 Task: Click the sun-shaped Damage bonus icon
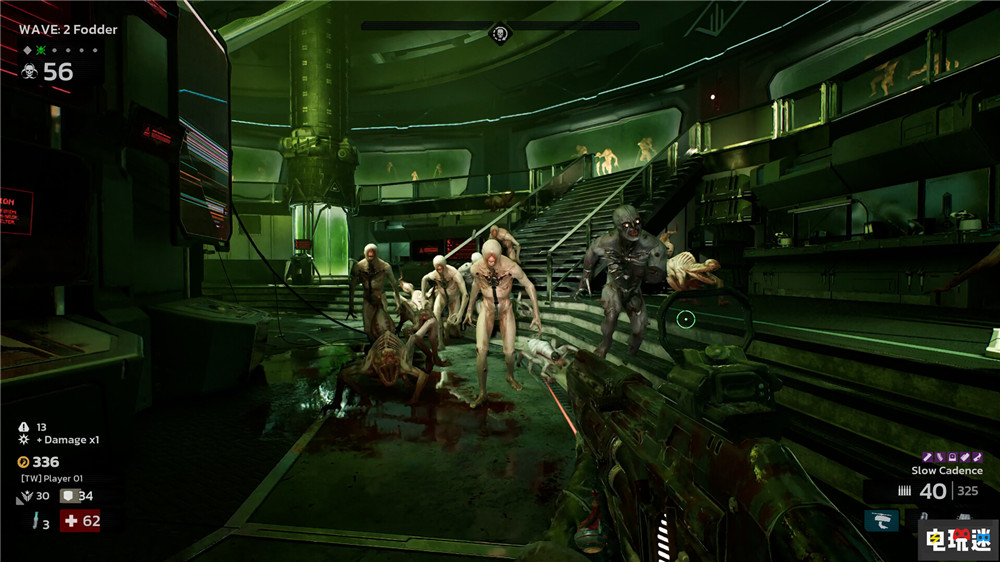point(24,440)
